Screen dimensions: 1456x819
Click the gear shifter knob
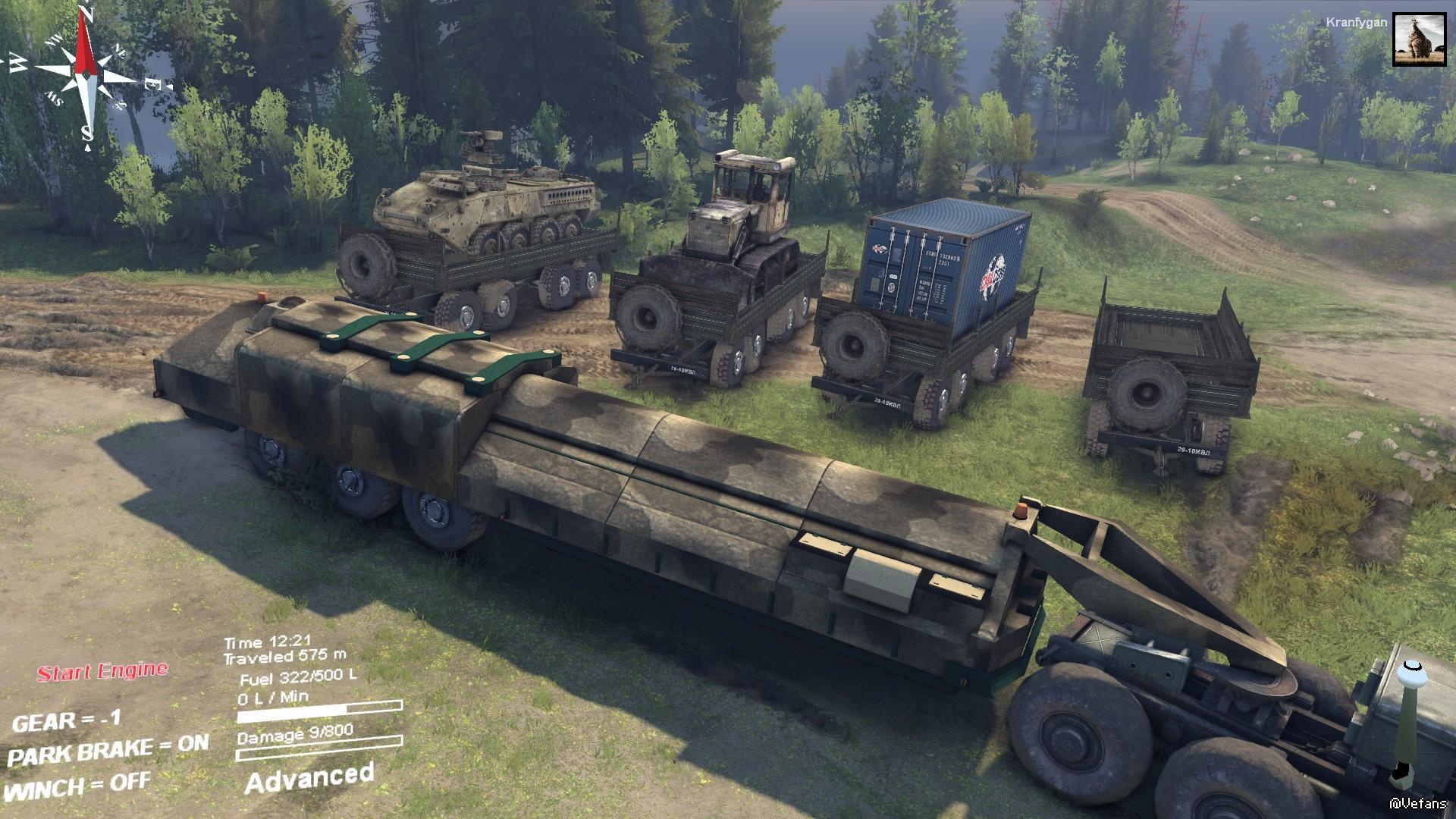coord(1411,673)
